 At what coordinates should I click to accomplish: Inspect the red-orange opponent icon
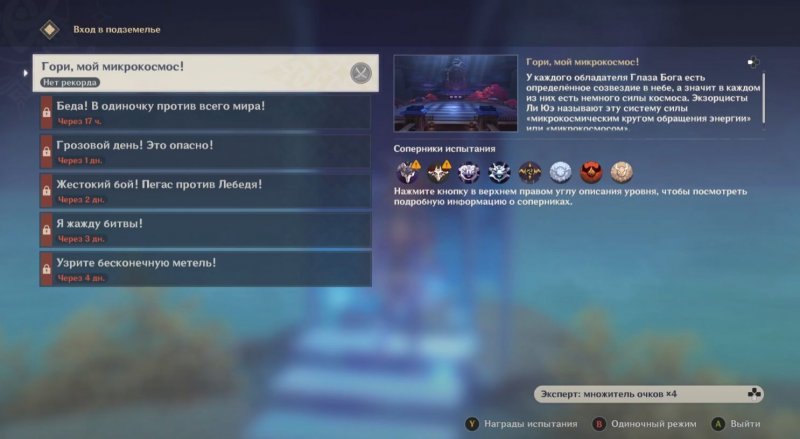[591, 171]
